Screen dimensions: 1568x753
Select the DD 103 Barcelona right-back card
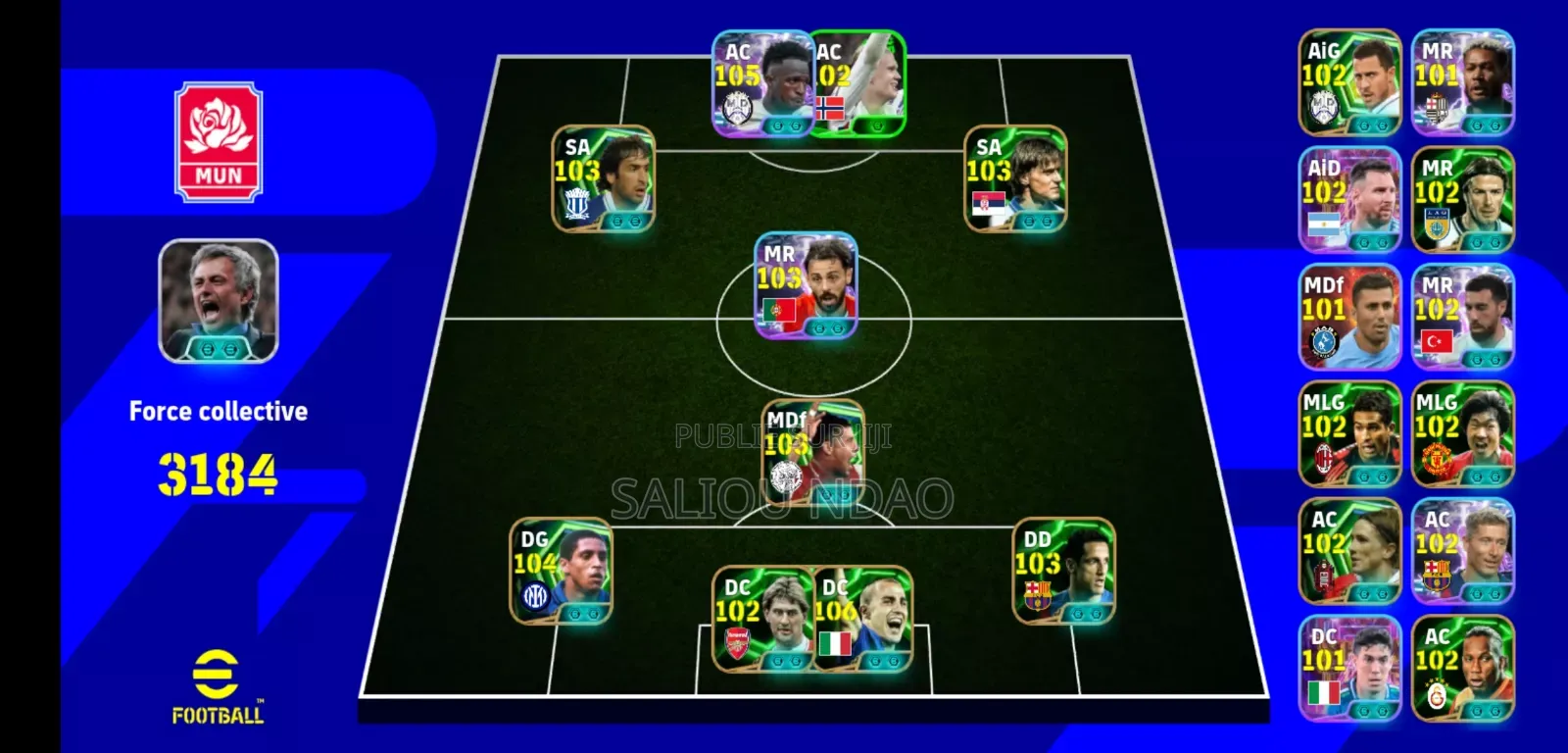1063,571
